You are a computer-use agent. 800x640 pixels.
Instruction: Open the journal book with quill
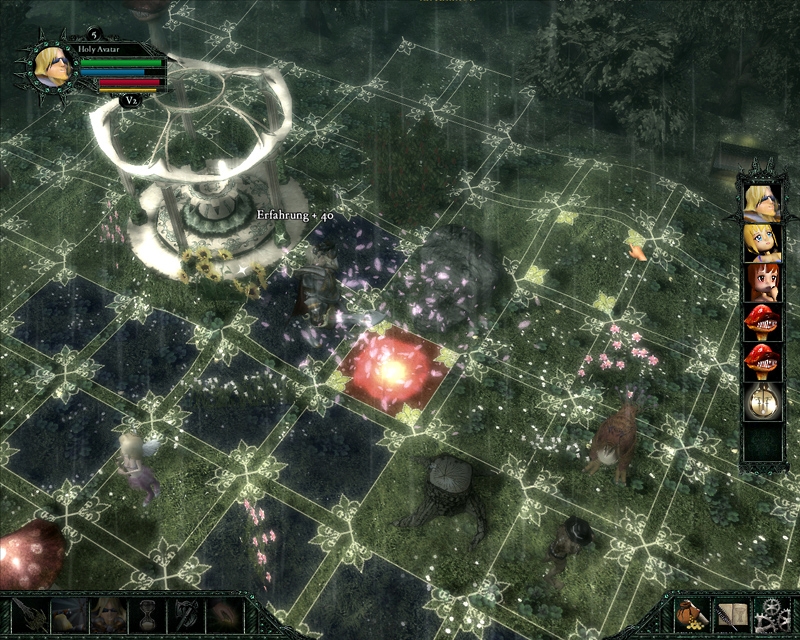pos(730,615)
